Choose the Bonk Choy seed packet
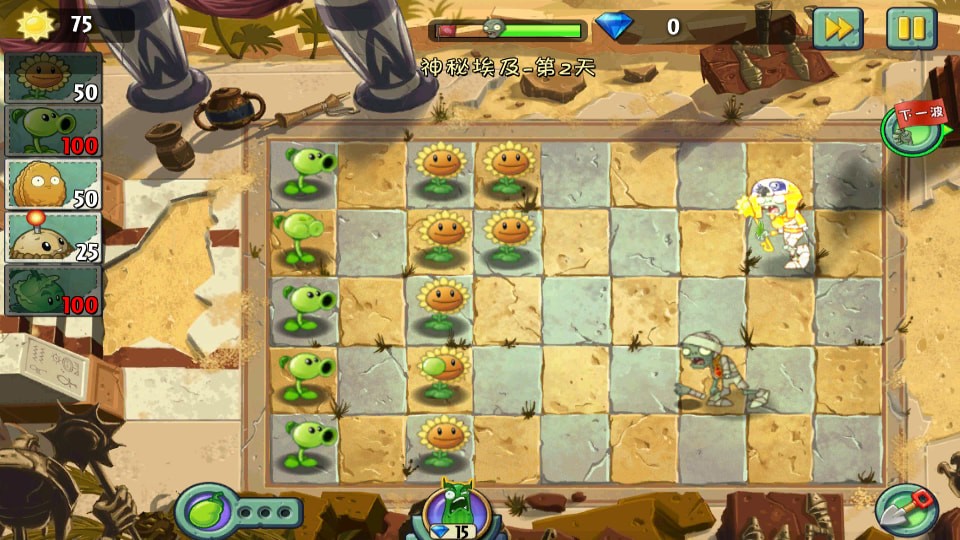The image size is (960, 540). pyautogui.click(x=54, y=290)
